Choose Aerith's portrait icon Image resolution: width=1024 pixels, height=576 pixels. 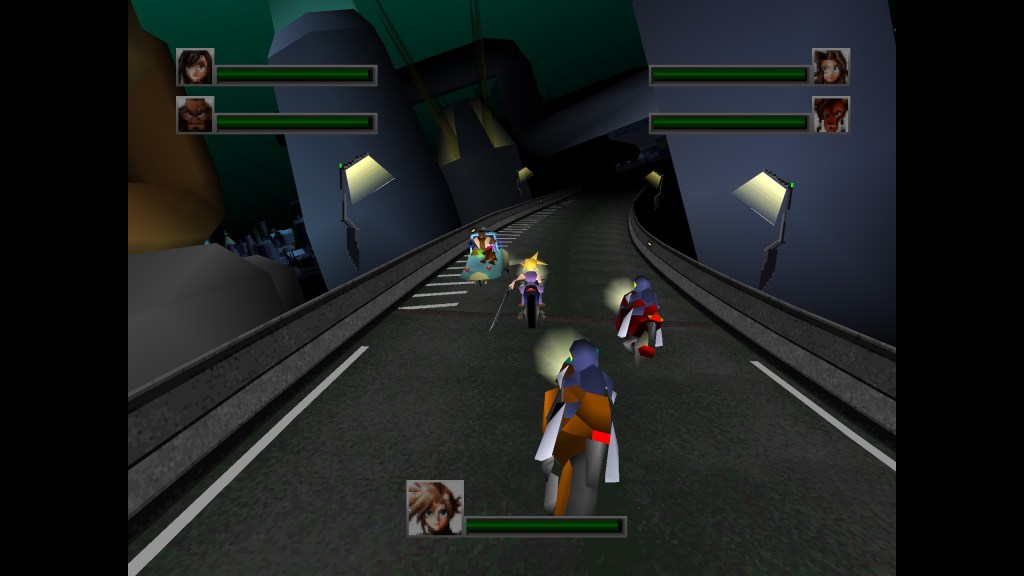pyautogui.click(x=831, y=67)
